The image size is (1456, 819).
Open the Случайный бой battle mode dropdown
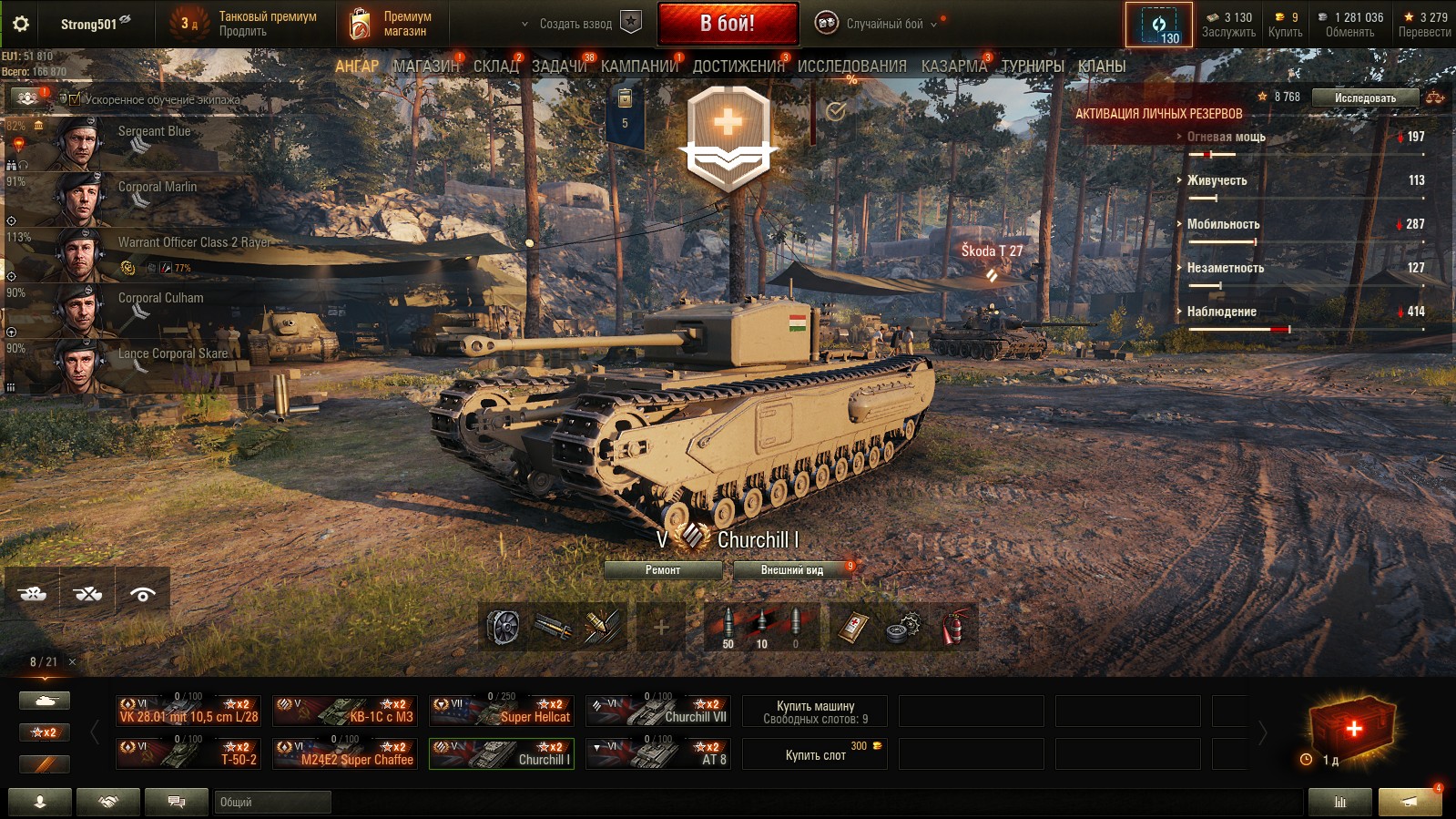point(883,24)
